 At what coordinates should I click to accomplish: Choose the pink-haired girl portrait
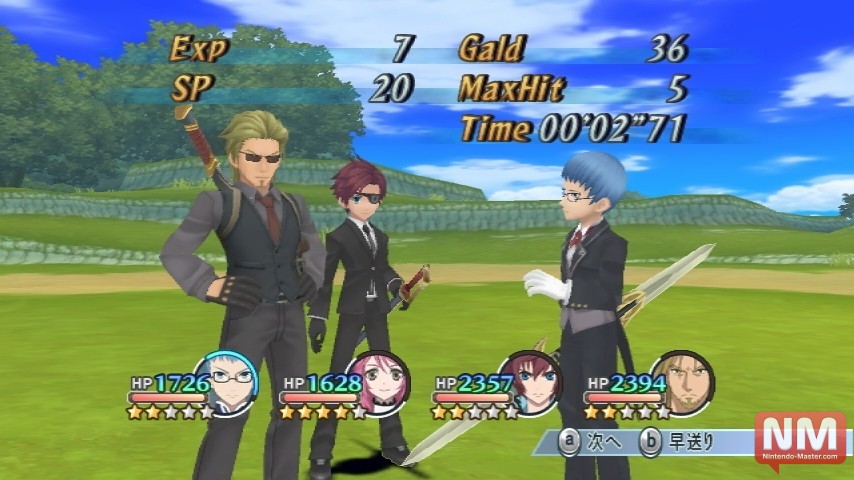click(378, 383)
